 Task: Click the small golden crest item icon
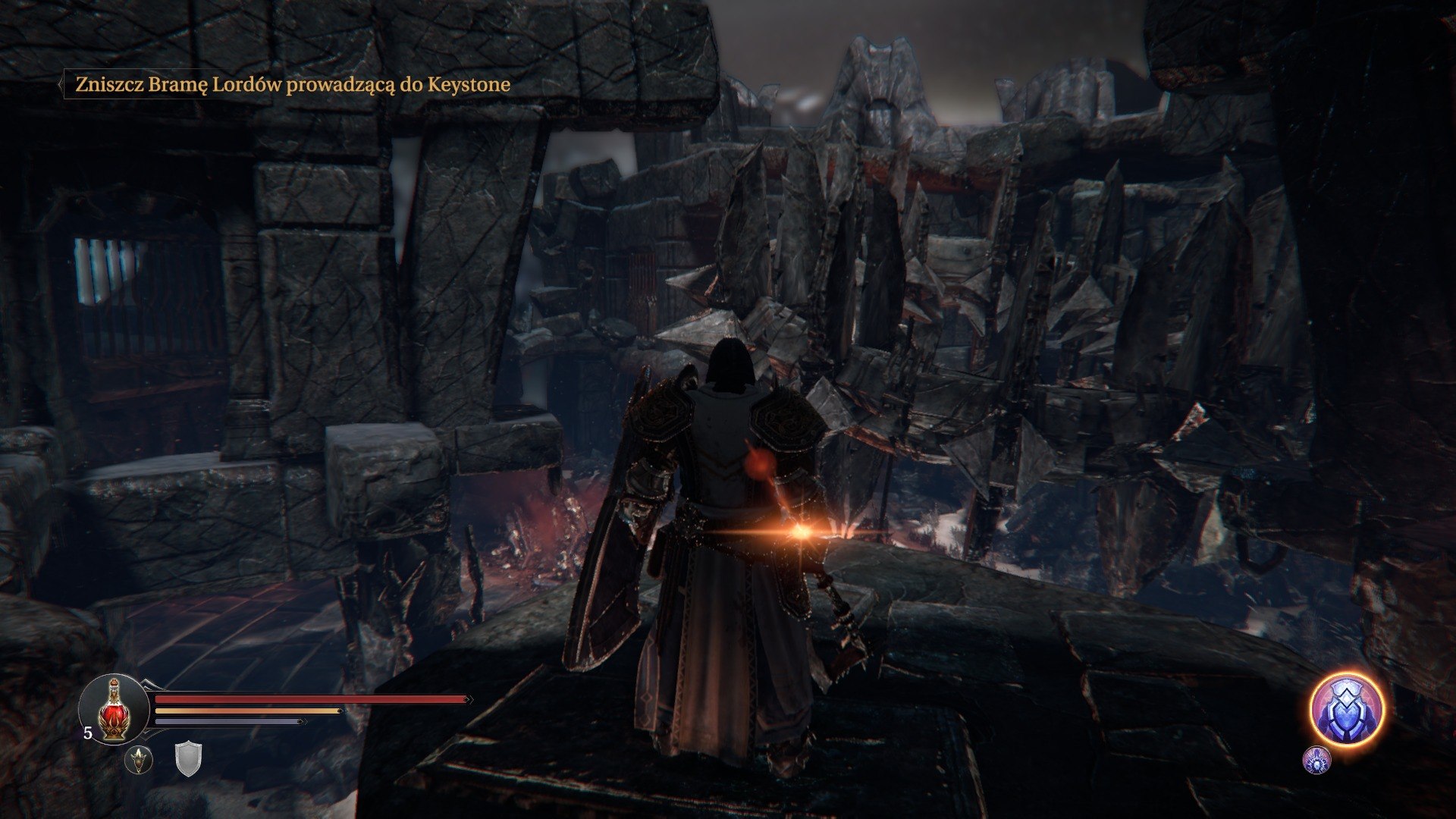tap(139, 759)
